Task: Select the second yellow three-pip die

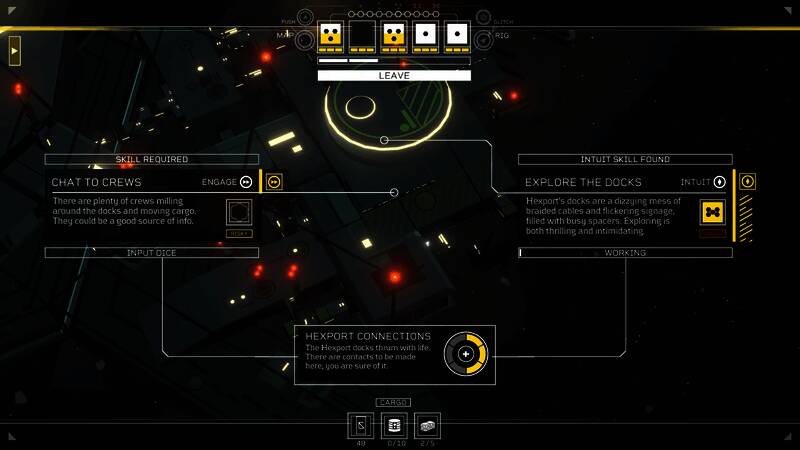Action: tap(394, 36)
